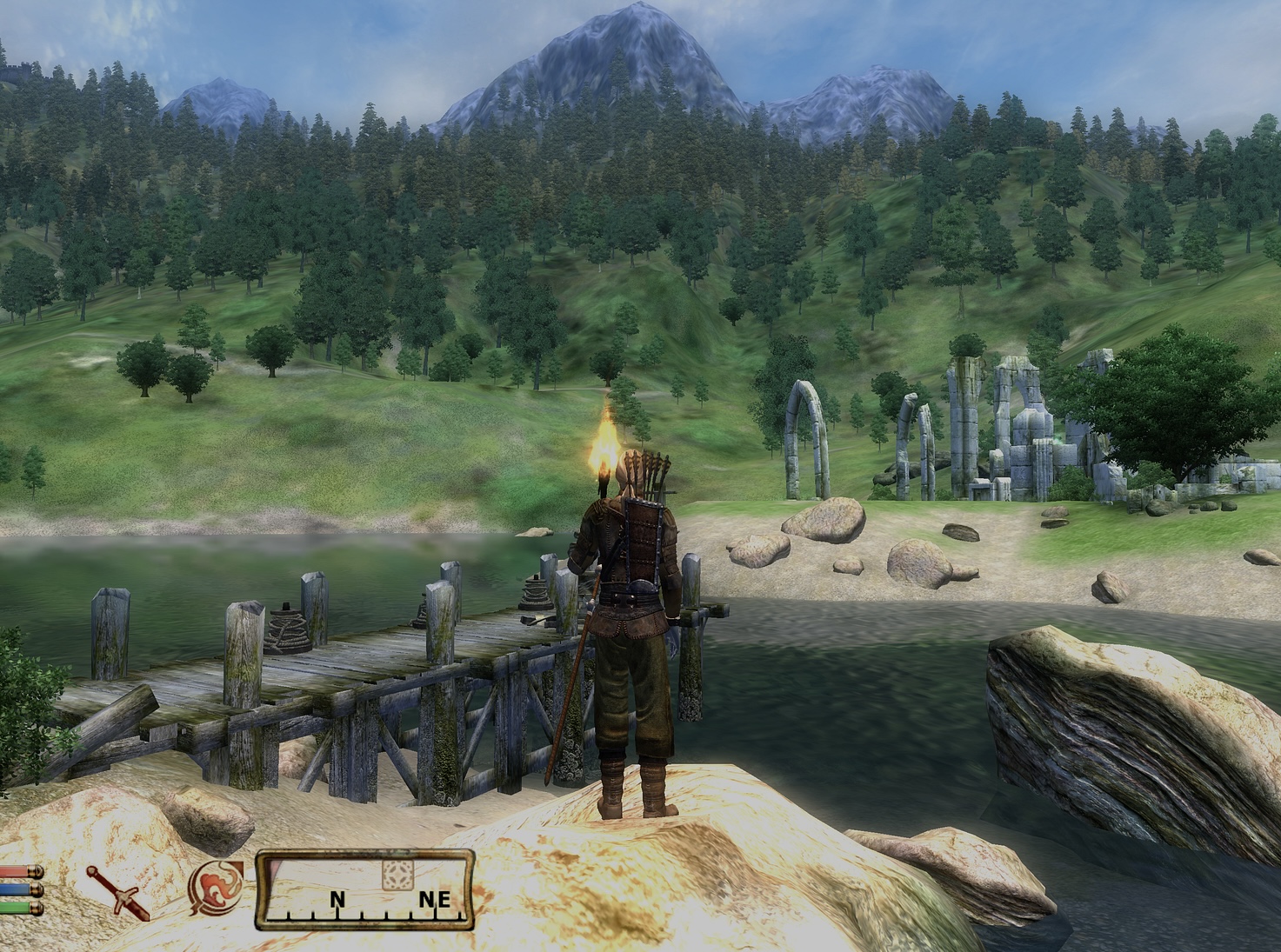Click the equipped sword weapon icon

tap(117, 891)
